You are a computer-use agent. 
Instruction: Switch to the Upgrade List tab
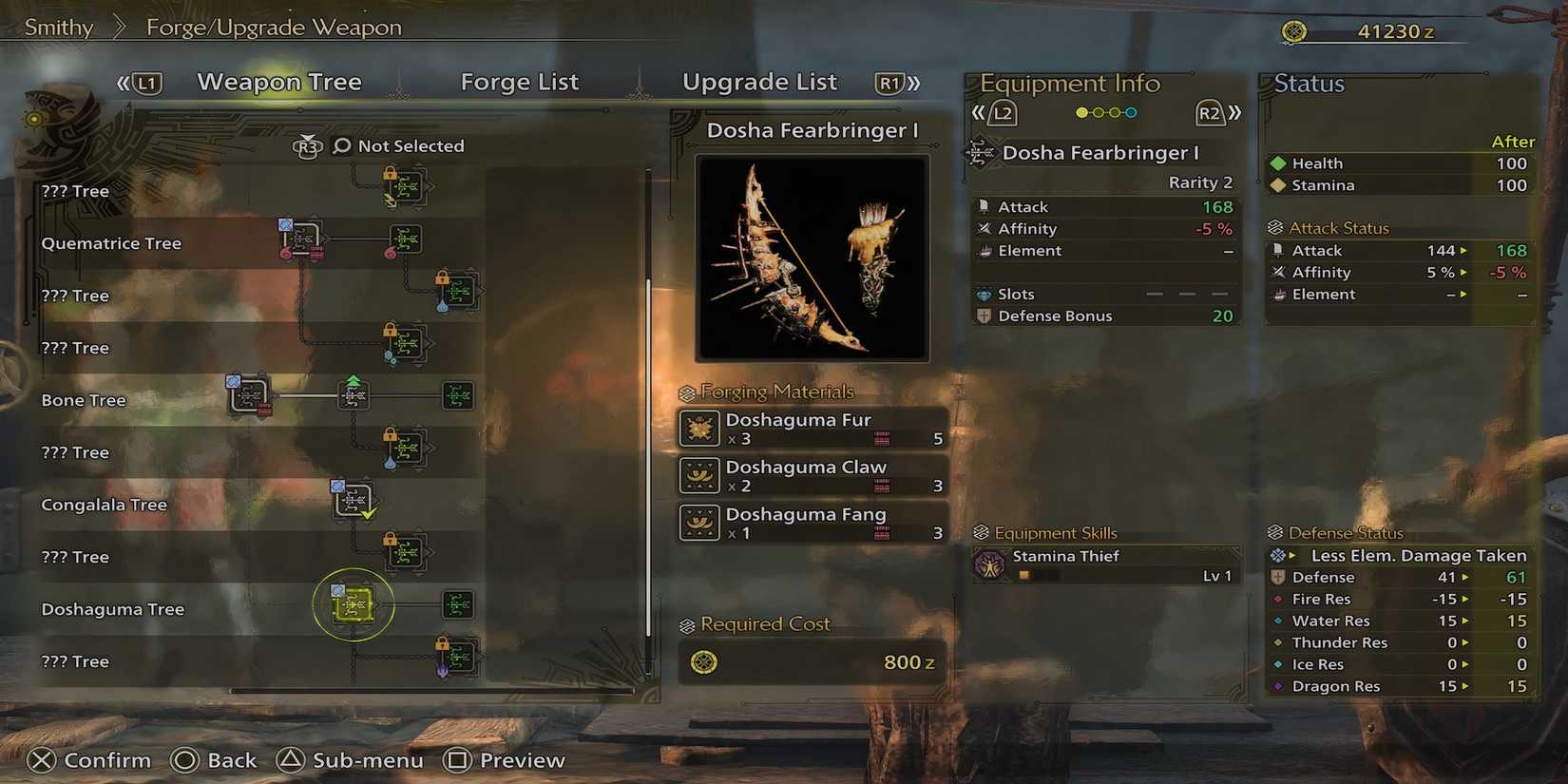[x=759, y=83]
